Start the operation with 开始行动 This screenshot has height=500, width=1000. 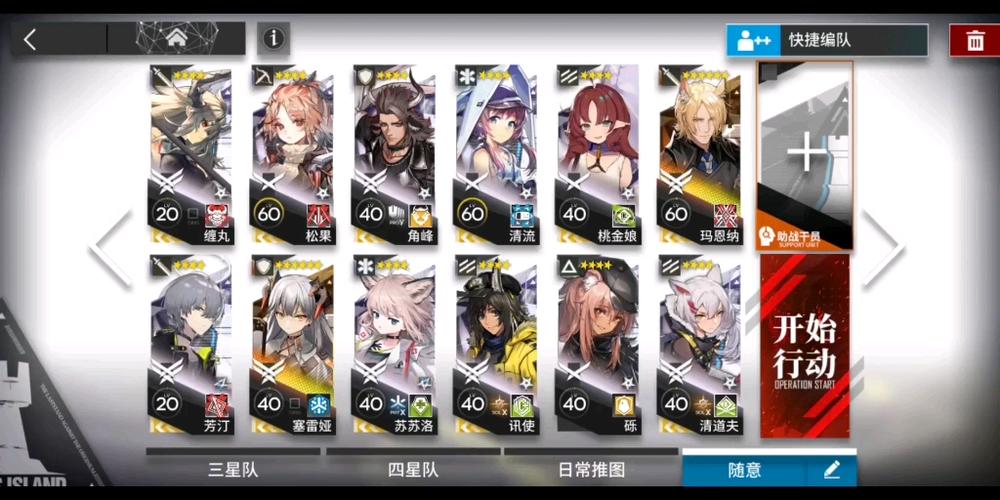coord(805,346)
